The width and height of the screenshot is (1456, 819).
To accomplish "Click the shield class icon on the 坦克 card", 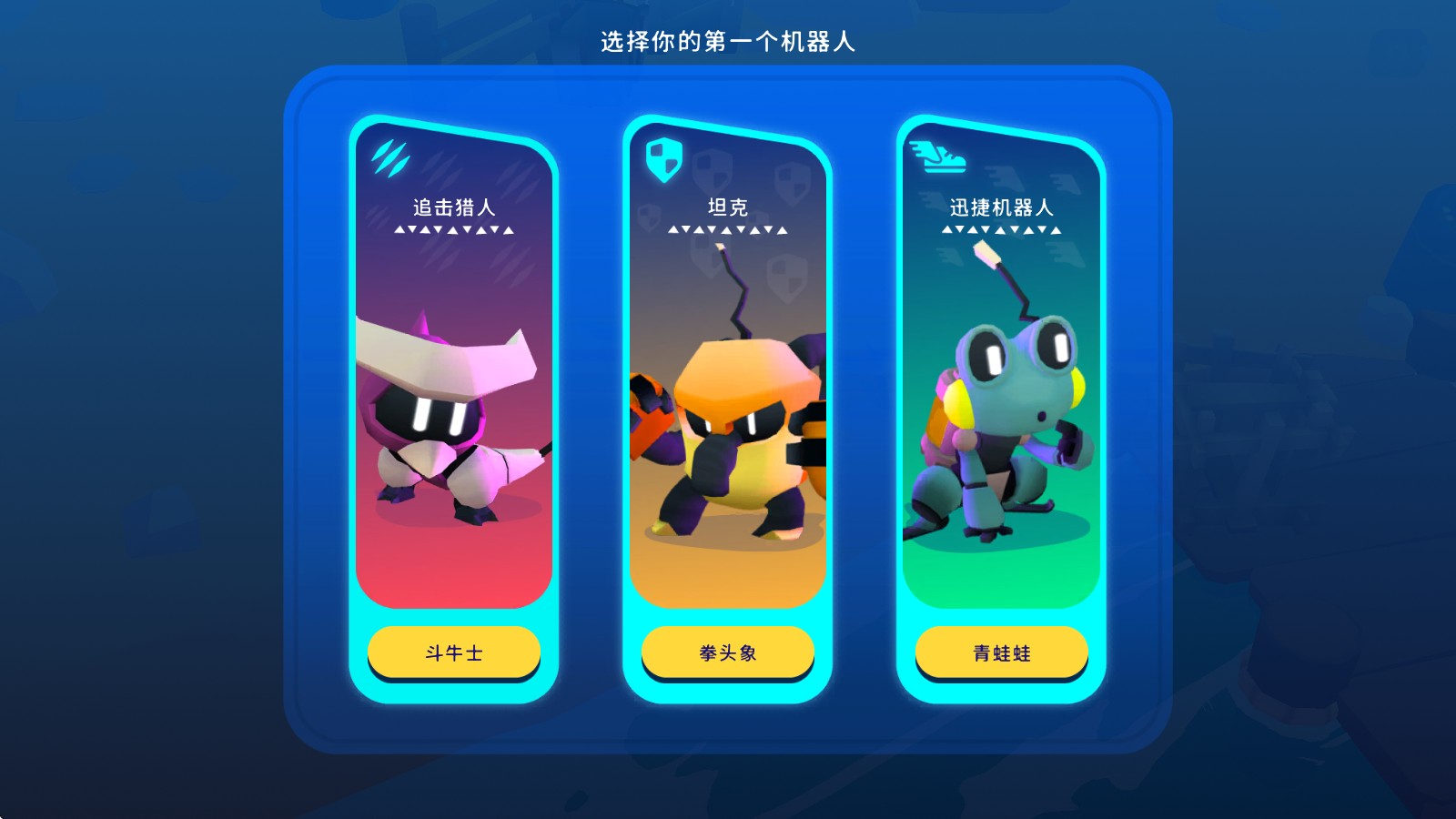I will coord(664,160).
